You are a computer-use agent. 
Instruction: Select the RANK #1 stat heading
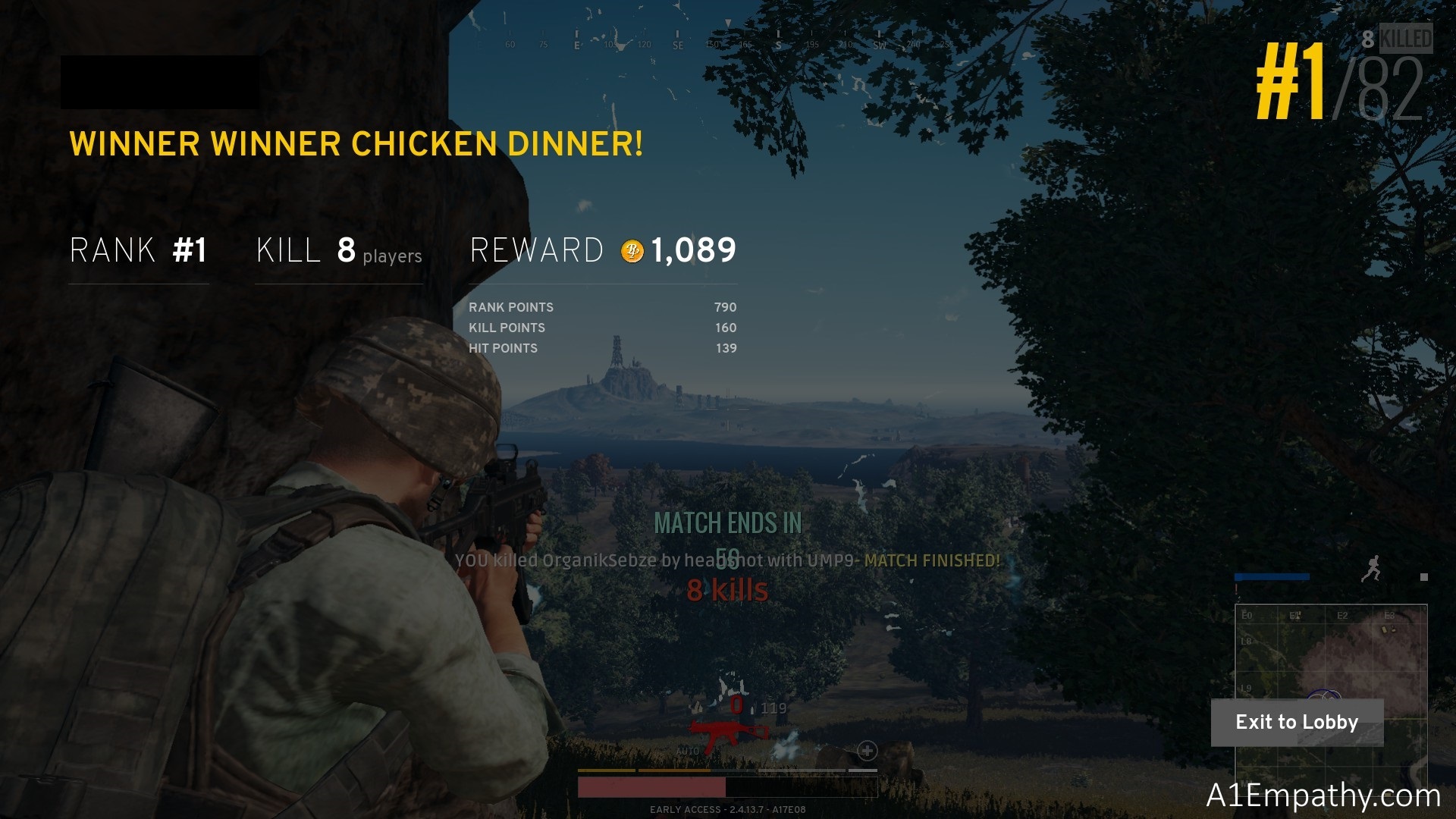pyautogui.click(x=137, y=250)
